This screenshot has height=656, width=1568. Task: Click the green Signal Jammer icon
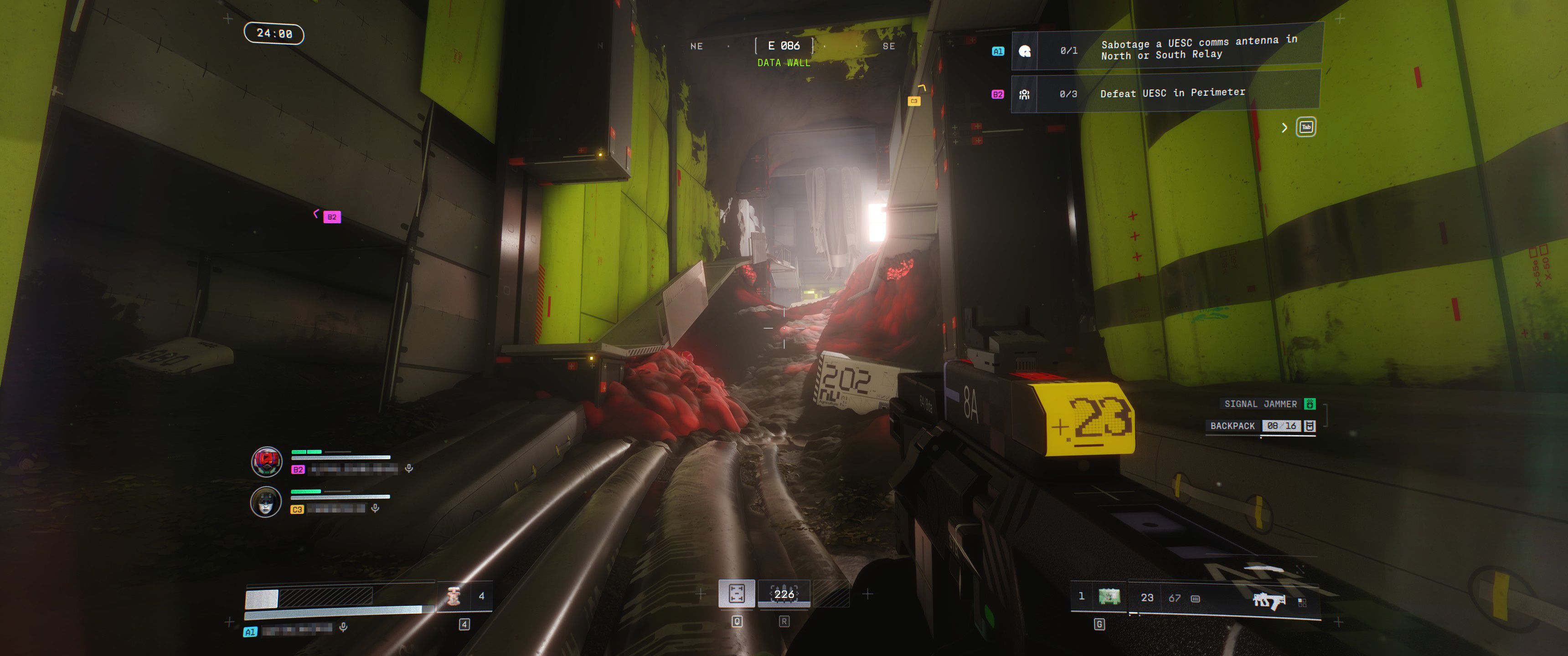click(1310, 404)
